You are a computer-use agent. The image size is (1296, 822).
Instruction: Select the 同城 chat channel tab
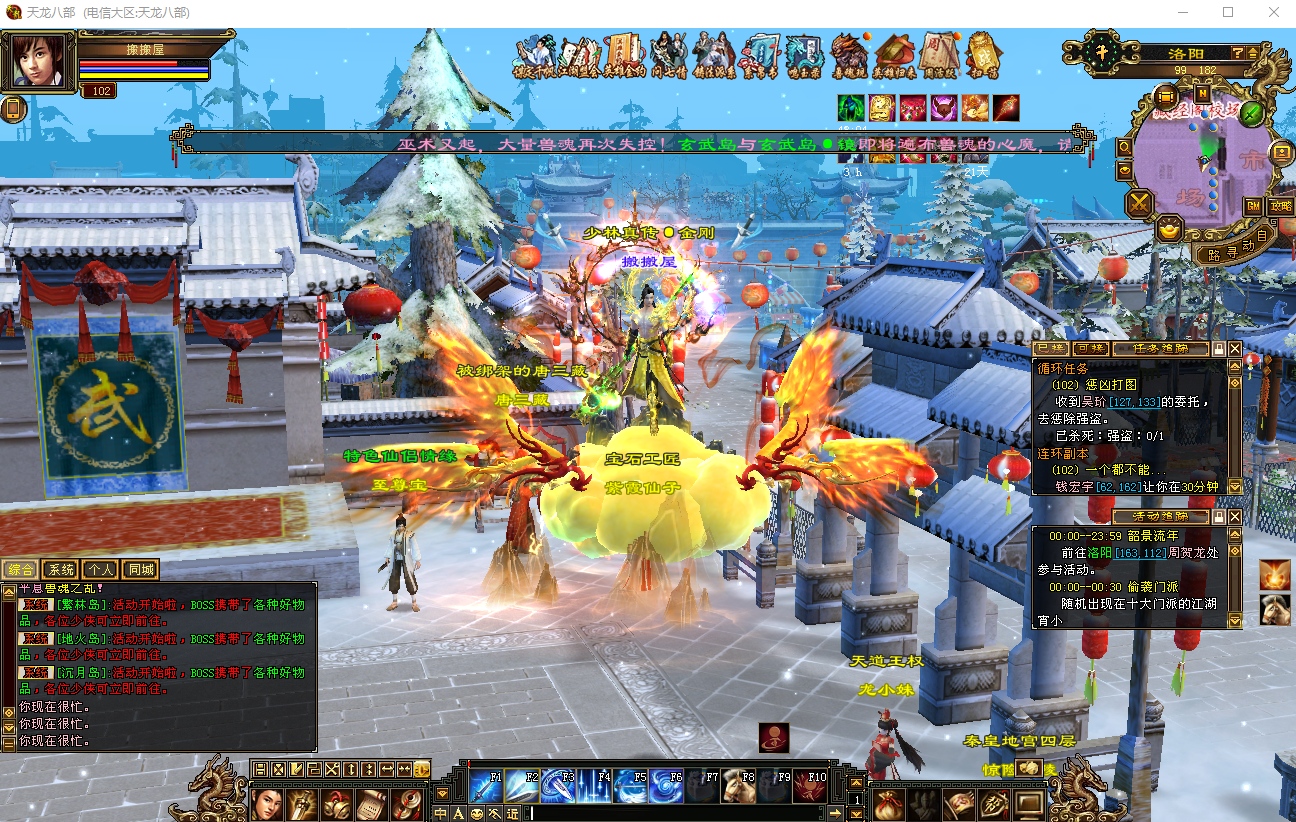(141, 570)
